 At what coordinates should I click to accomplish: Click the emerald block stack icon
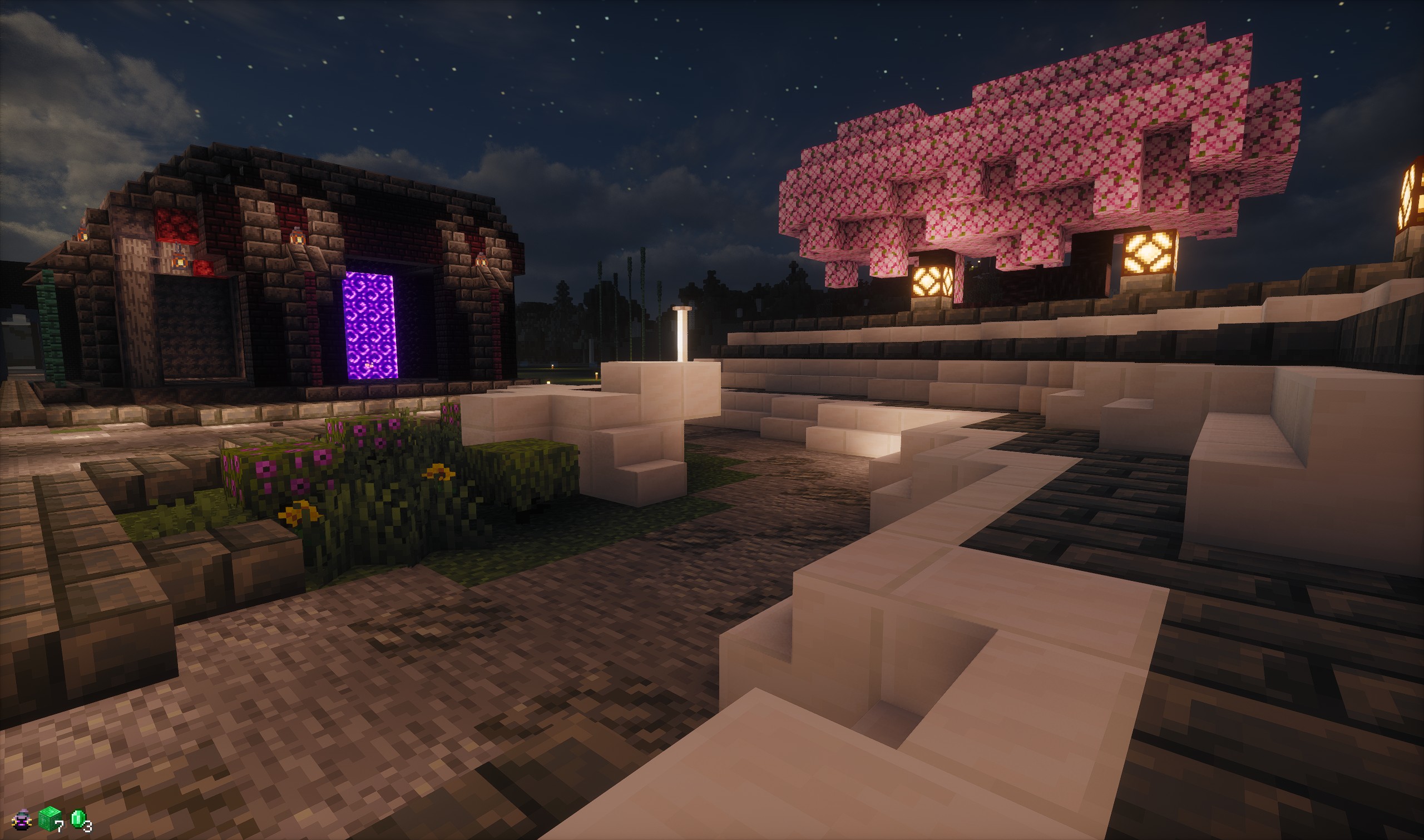coord(50,818)
